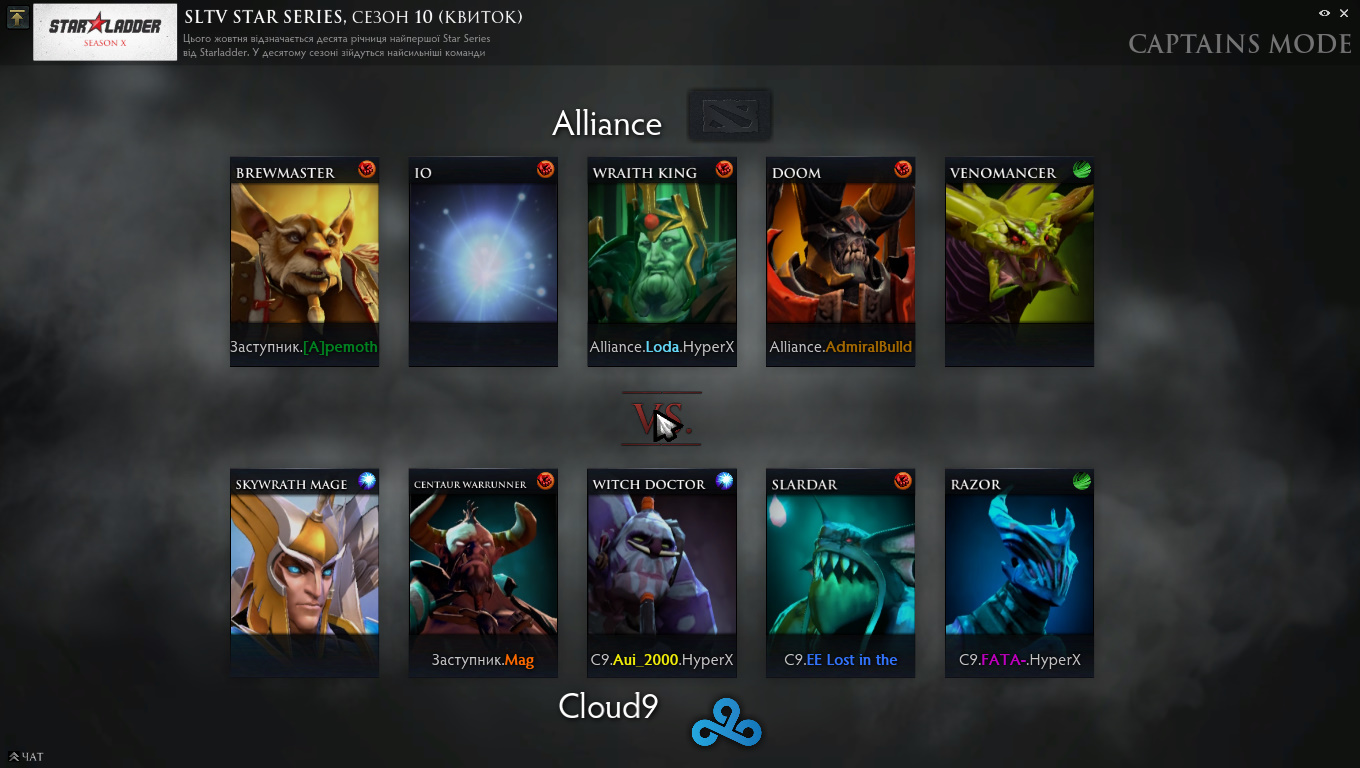Select Doom's hero card
This screenshot has width=1360, height=768.
click(840, 262)
